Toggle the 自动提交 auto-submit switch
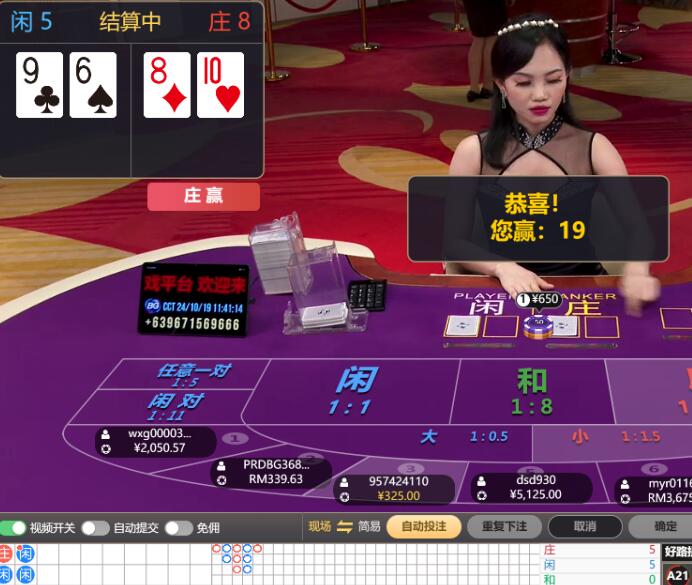This screenshot has height=585, width=692. tap(95, 527)
